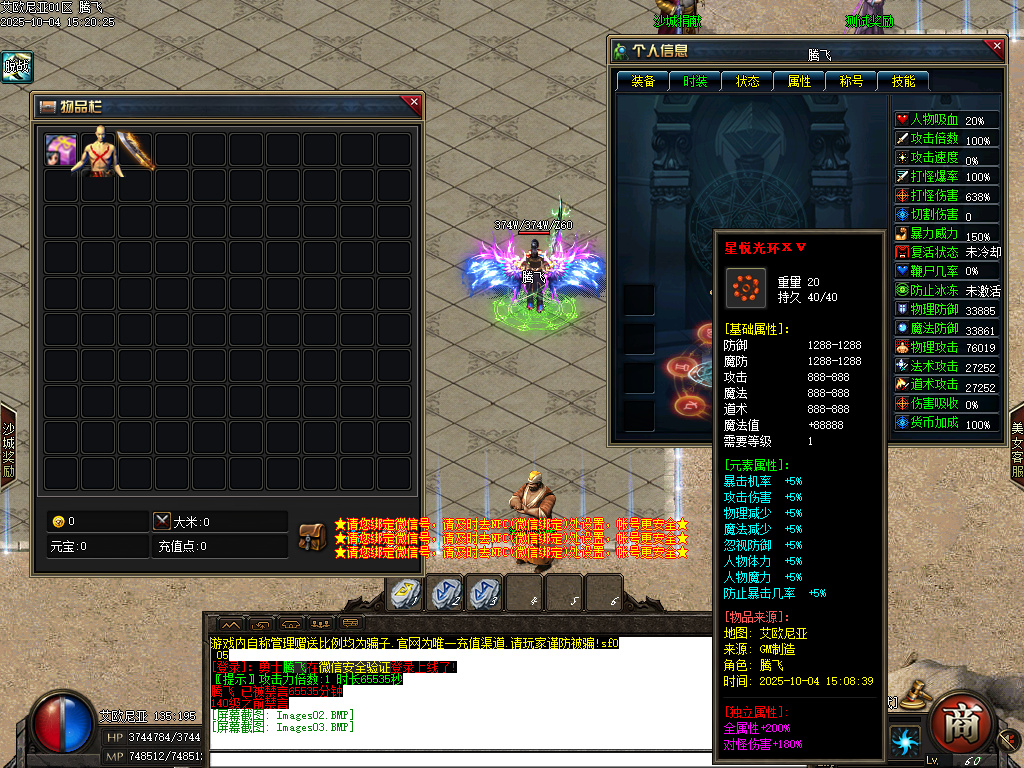Close the 个人信息 character window
1024x768 pixels.
tap(995, 45)
